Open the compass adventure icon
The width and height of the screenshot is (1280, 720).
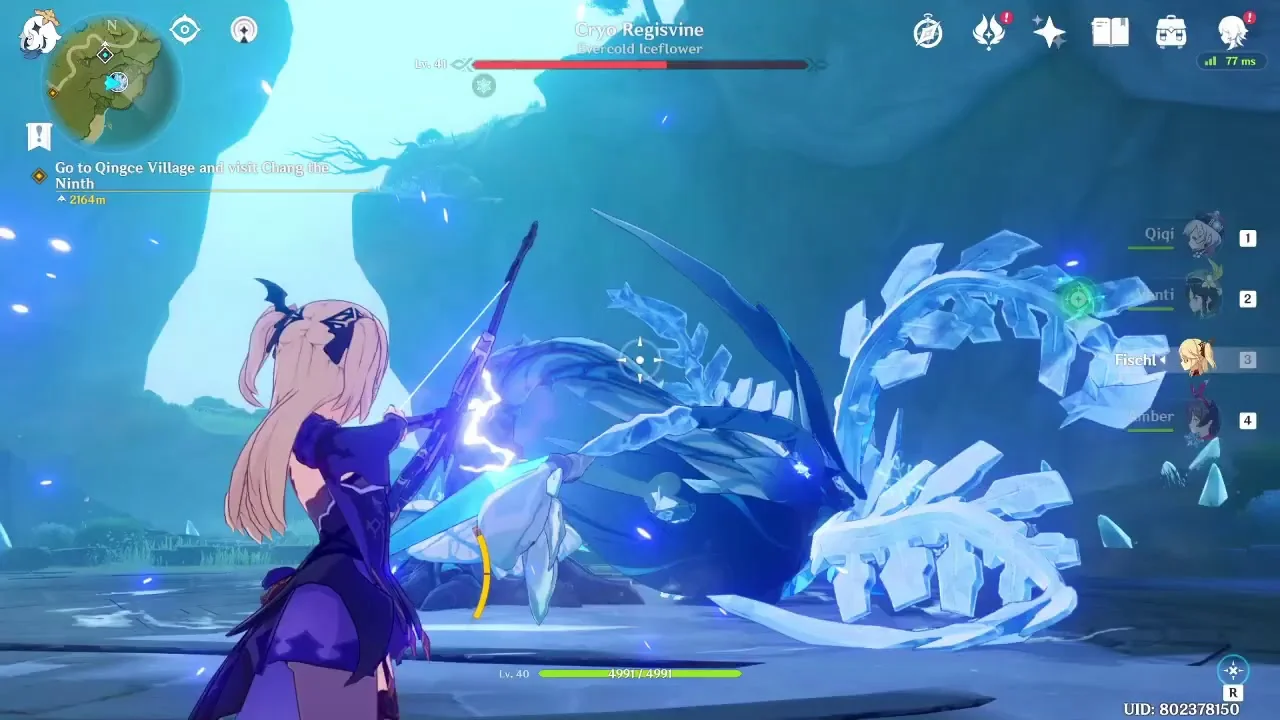pyautogui.click(x=928, y=32)
